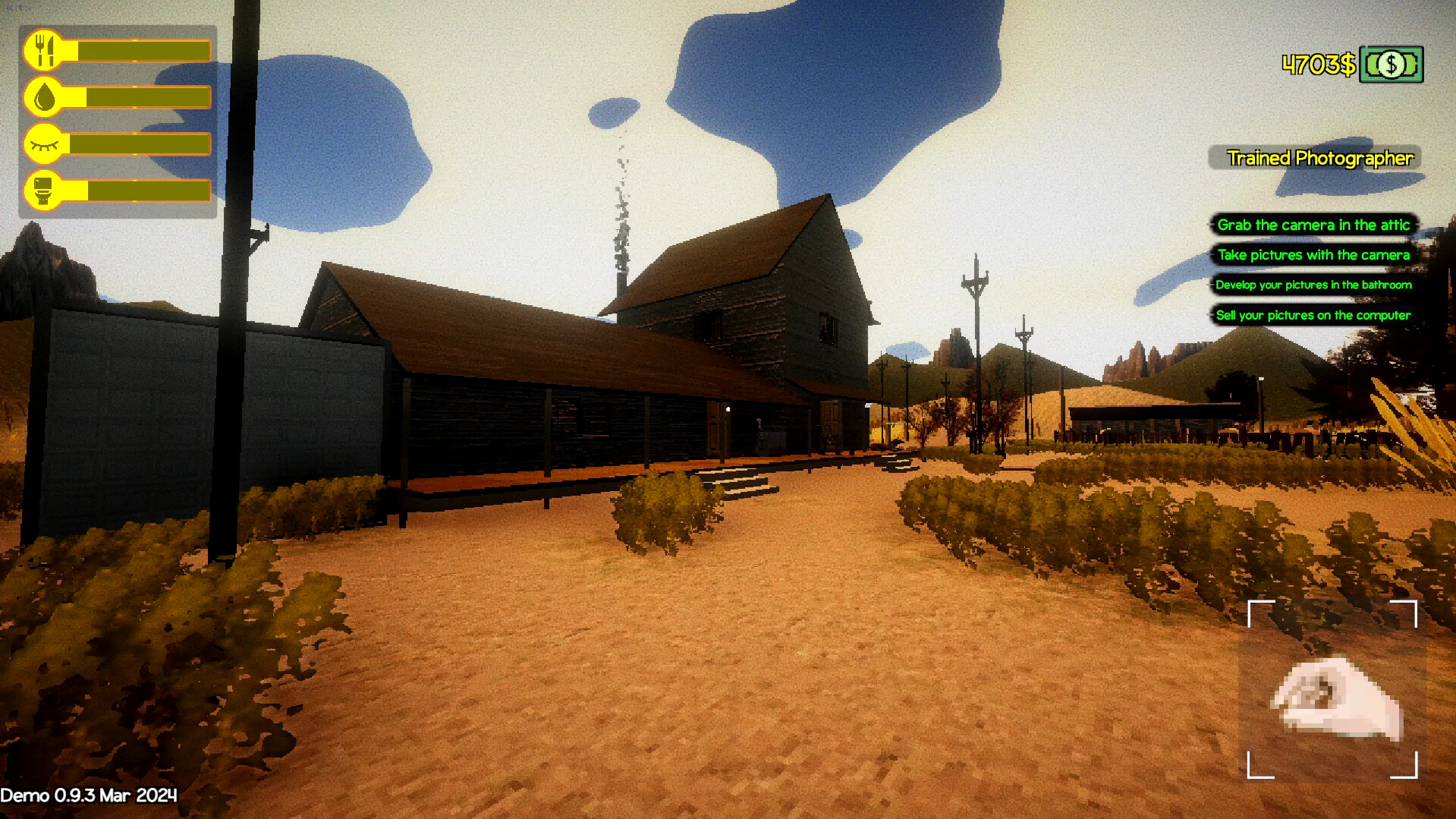Toggle the 'Grab the camera in the attic' objective
This screenshot has height=819, width=1456.
1314,225
